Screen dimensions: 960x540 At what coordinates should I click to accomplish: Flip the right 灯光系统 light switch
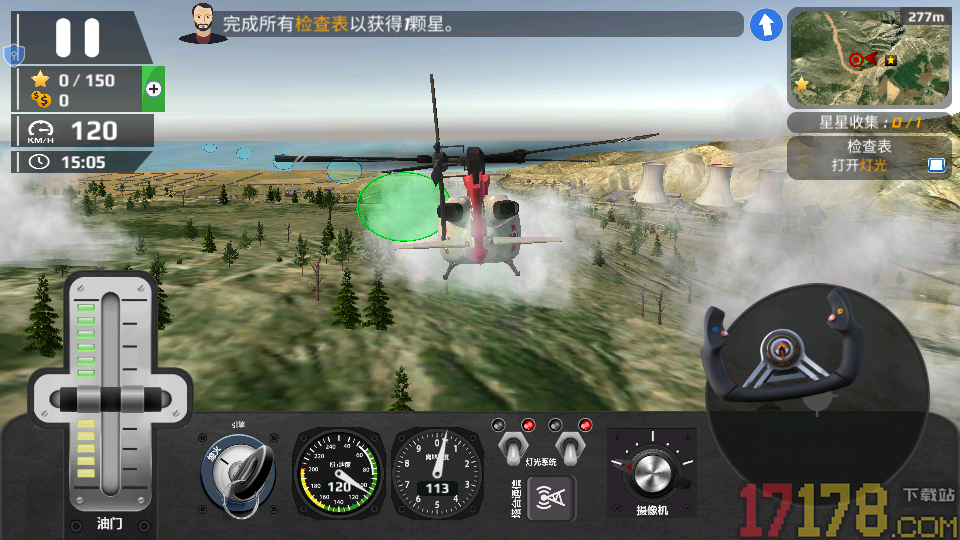click(570, 449)
